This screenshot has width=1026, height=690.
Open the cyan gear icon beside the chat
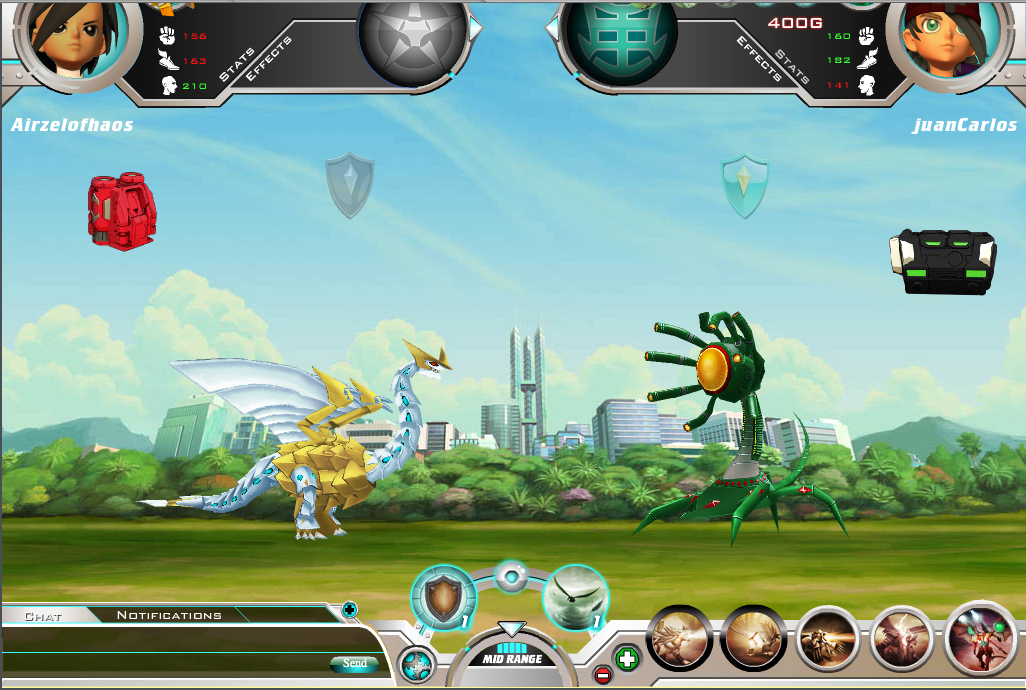click(x=415, y=664)
